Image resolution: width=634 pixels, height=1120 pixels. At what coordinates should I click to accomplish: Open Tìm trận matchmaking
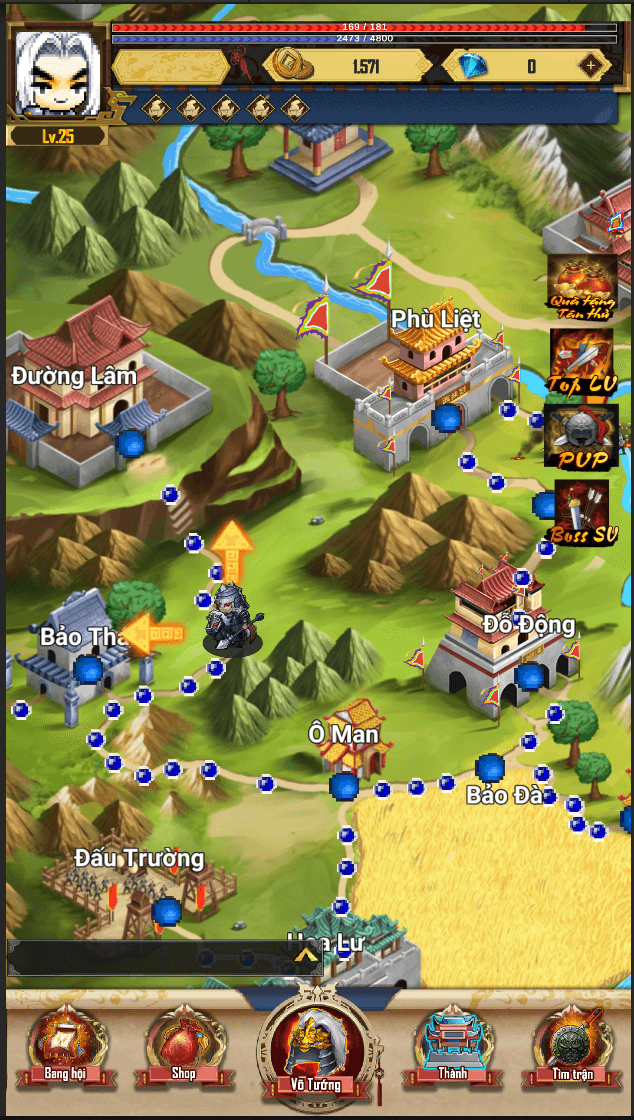[x=570, y=1046]
